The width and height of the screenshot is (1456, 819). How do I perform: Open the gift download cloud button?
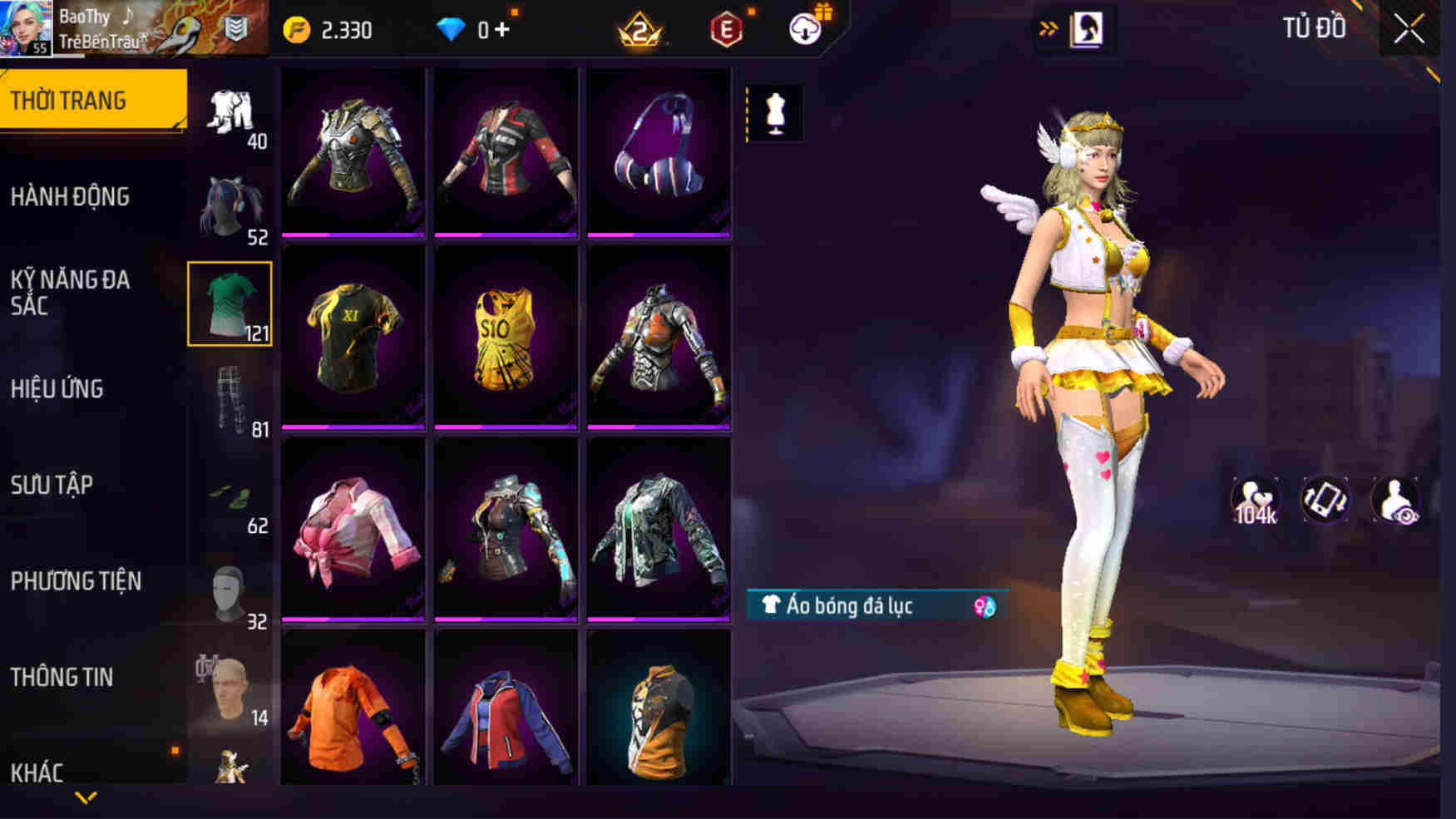click(805, 27)
